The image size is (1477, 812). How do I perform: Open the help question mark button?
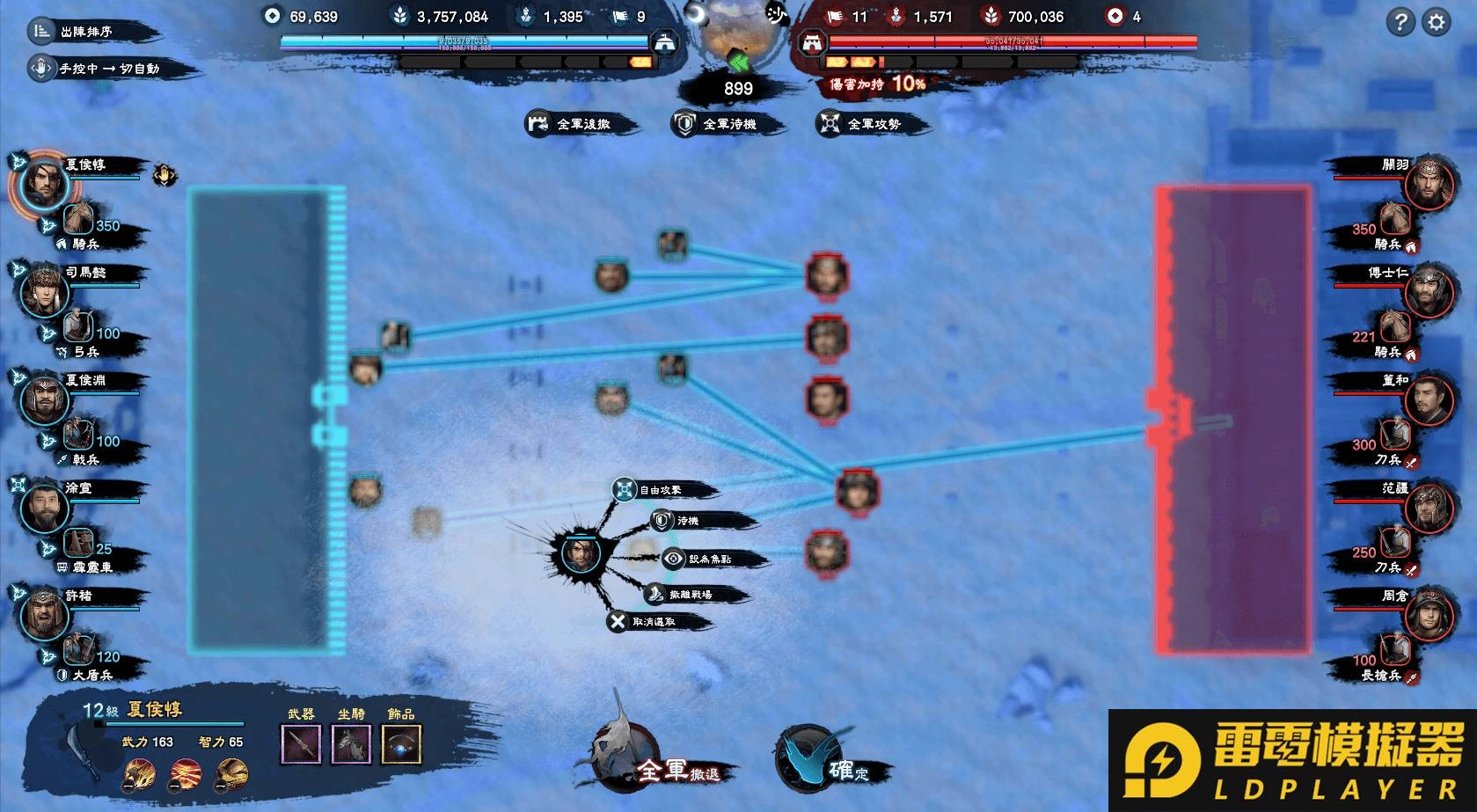click(x=1400, y=22)
